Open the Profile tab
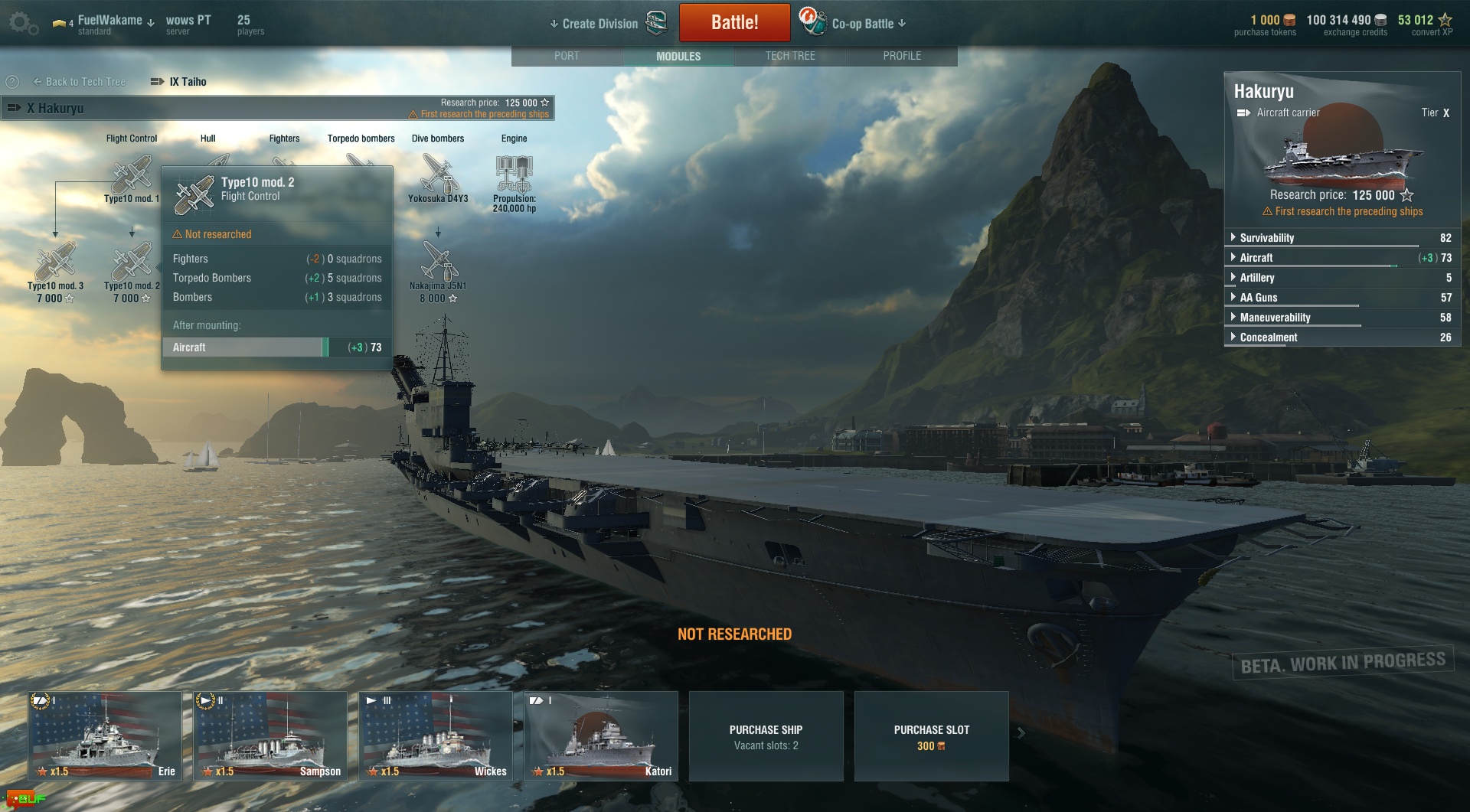This screenshot has width=1470, height=812. pos(902,56)
